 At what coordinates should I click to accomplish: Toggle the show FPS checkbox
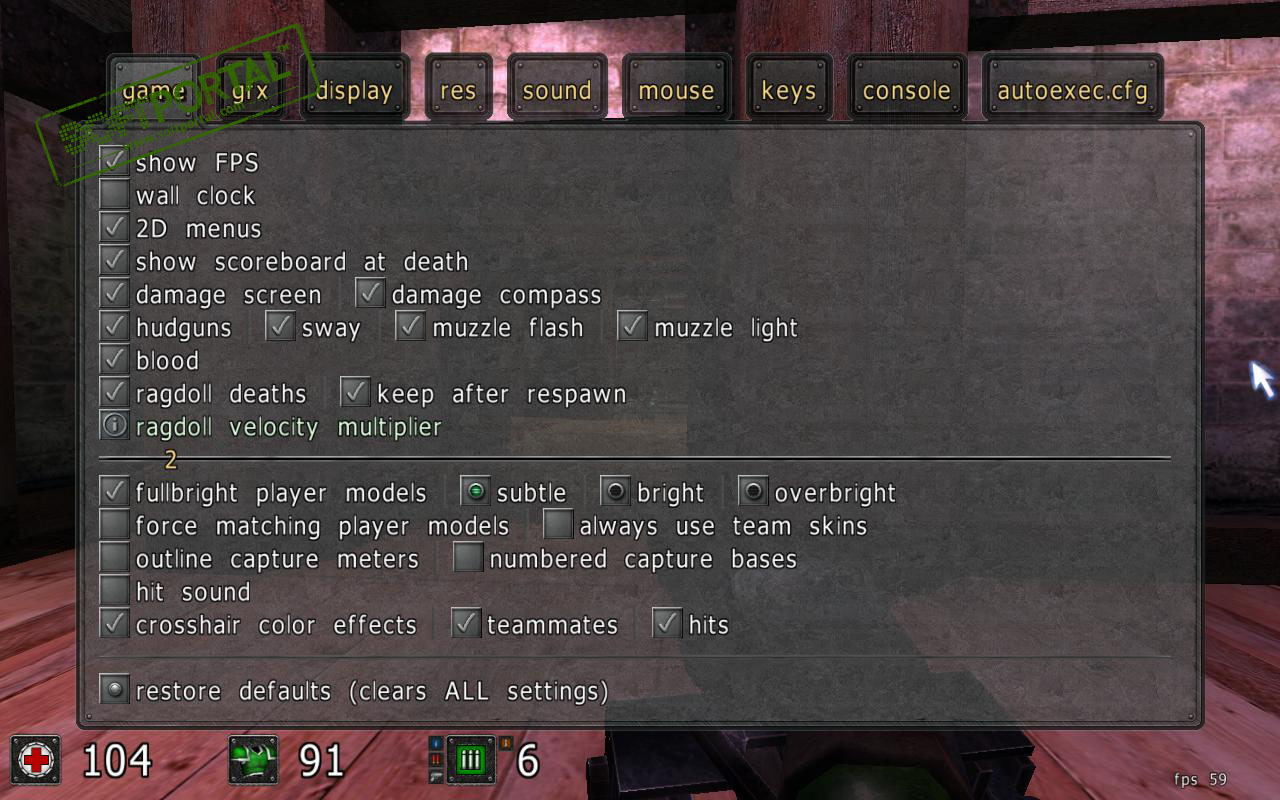115,162
